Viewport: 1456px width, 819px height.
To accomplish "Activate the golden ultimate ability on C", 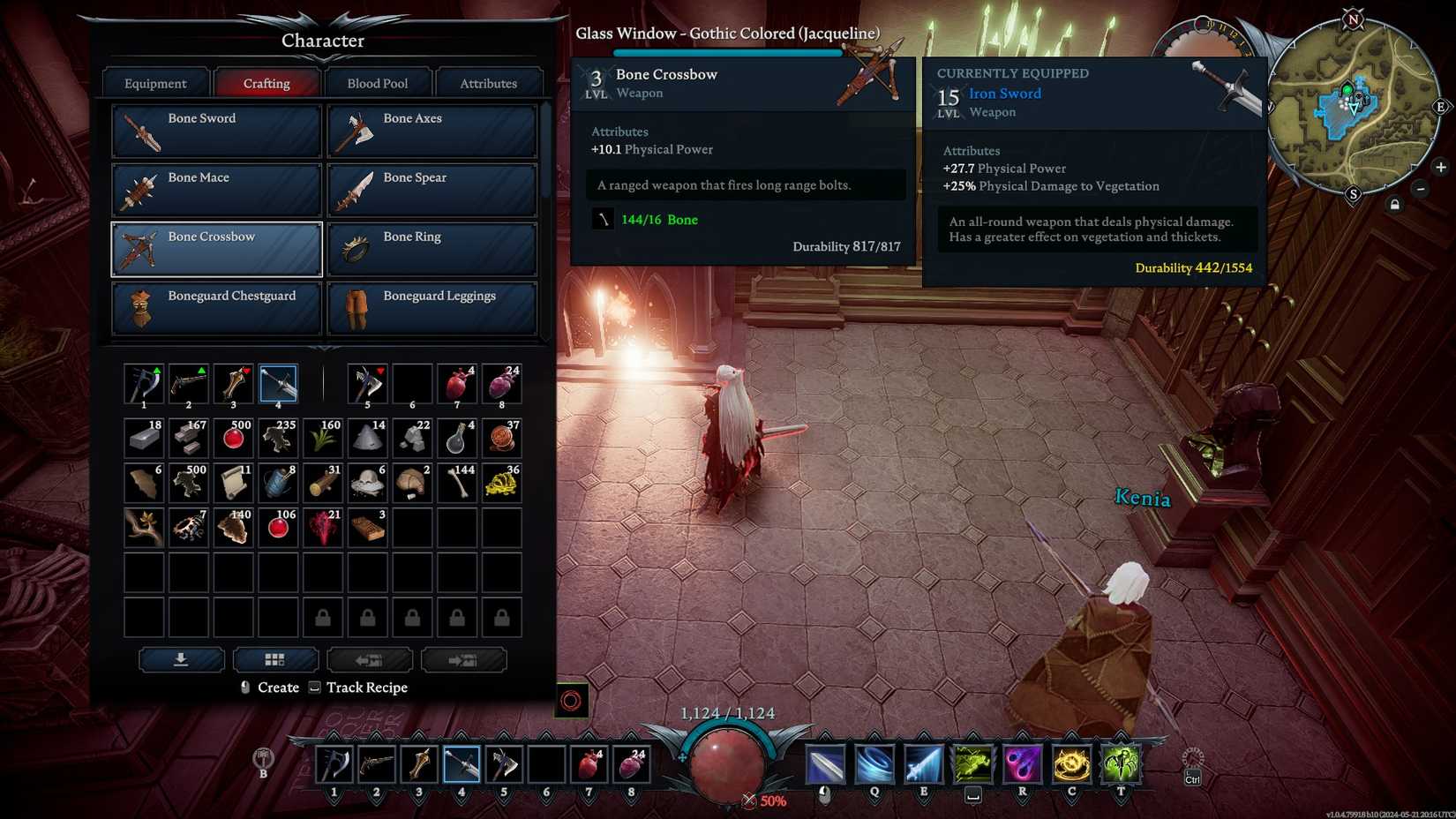I will click(x=1069, y=763).
